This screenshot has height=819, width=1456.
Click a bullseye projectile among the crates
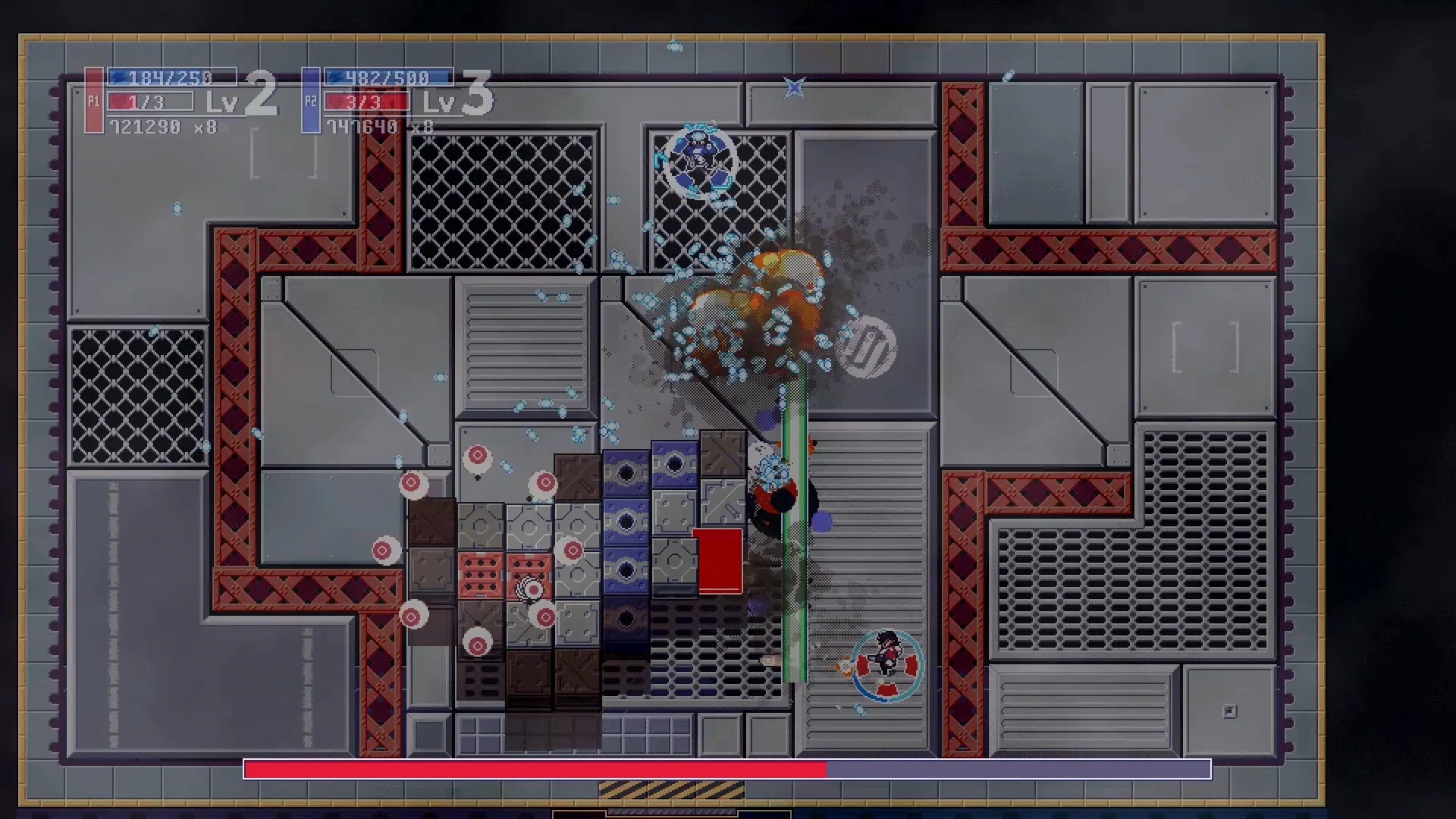478,457
